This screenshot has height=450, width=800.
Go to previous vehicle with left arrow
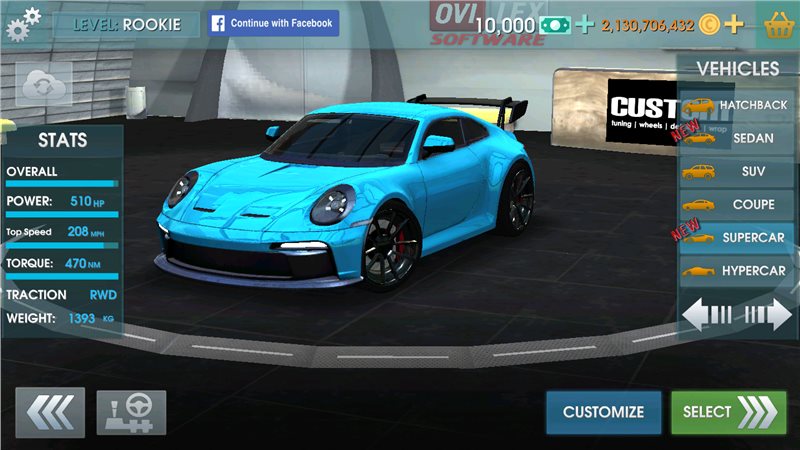tap(708, 315)
